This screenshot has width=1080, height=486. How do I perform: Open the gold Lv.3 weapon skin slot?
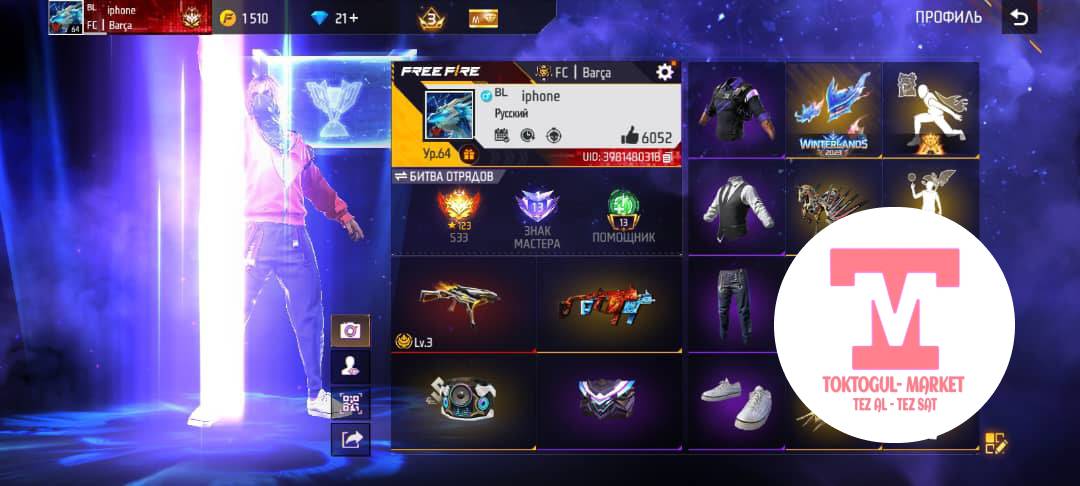(463, 303)
